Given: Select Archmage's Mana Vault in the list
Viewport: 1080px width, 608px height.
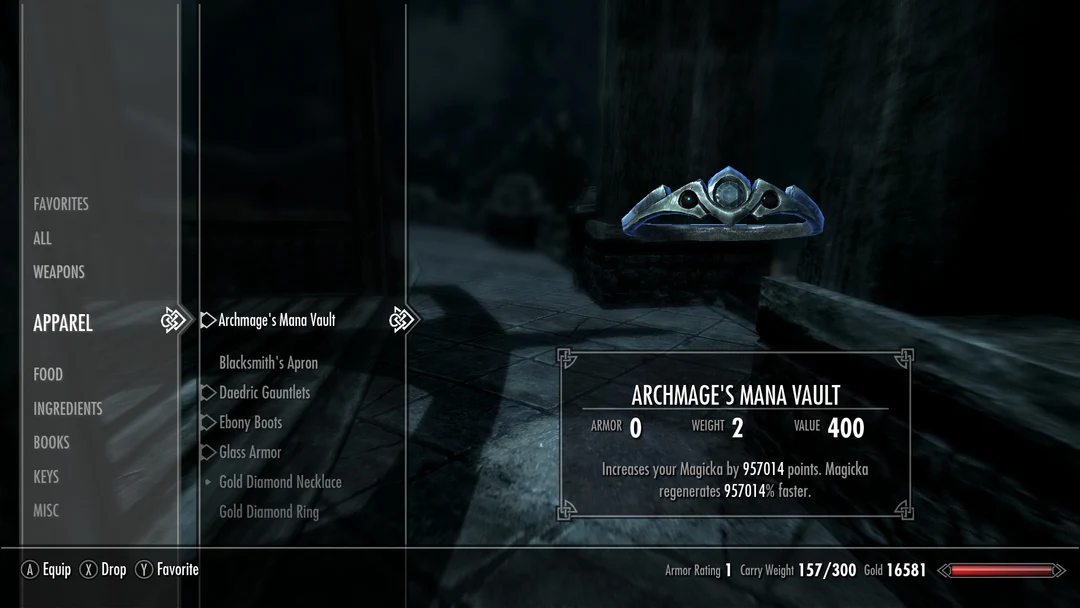Looking at the screenshot, I should tap(277, 320).
